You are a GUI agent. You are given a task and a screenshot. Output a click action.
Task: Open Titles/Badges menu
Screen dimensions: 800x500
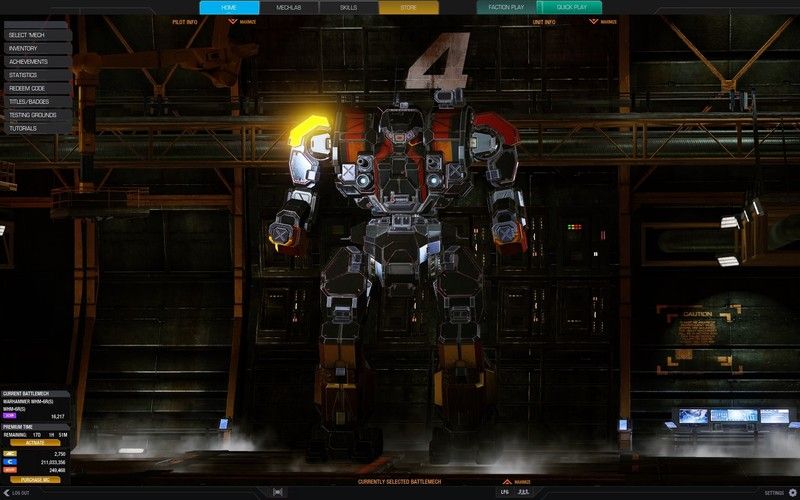[x=36, y=101]
